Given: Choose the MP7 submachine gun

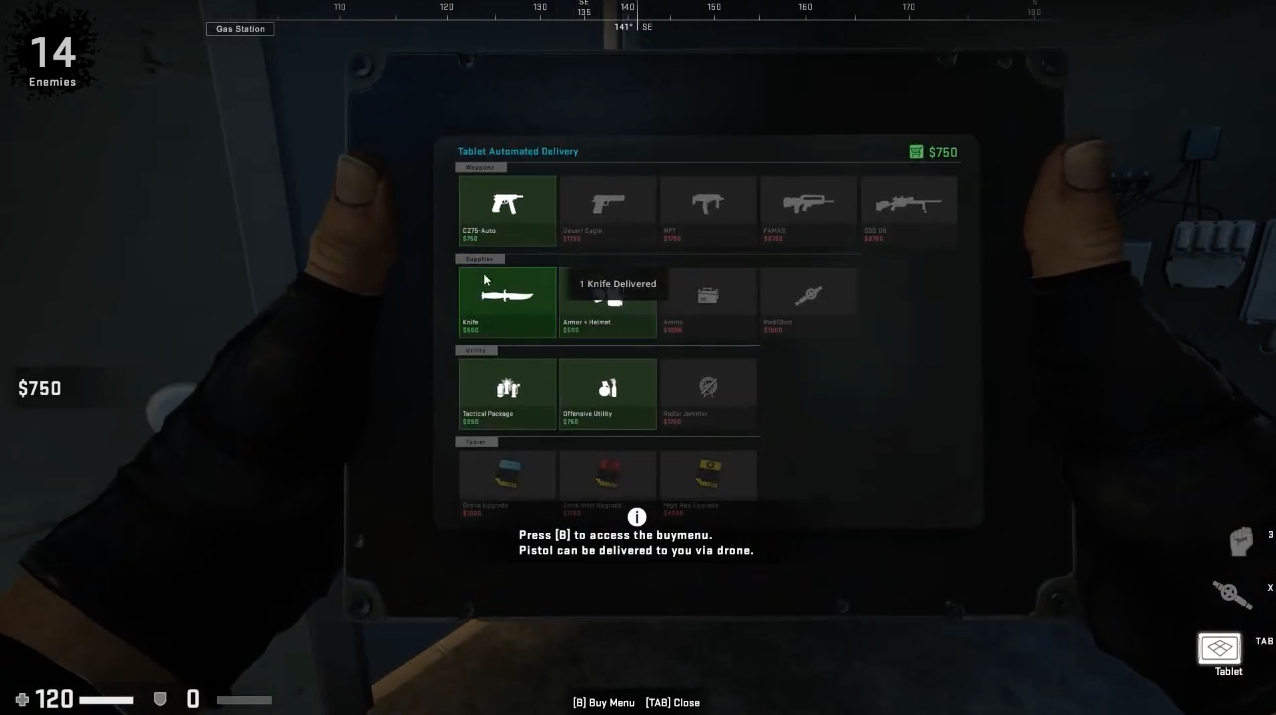Looking at the screenshot, I should click(x=708, y=210).
